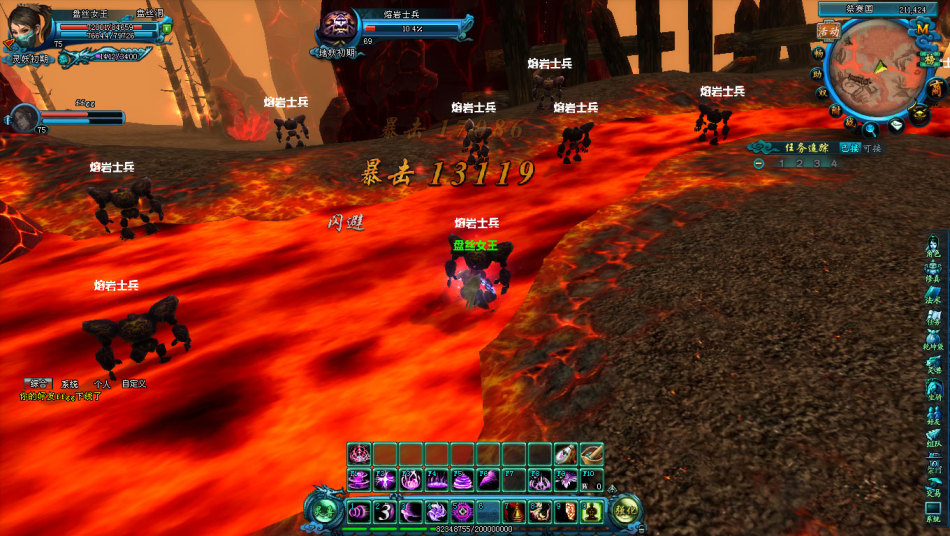The image size is (950, 536).
Task: Collapse the quest tracker minus button
Action: coord(759,163)
